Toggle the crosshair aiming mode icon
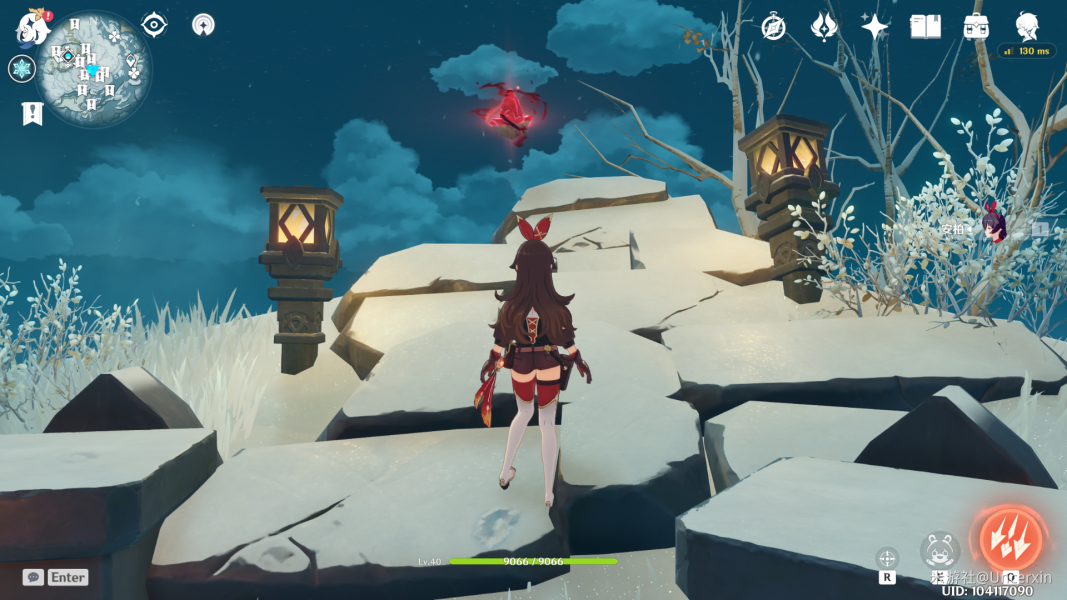Viewport: 1067px width, 600px height. point(887,558)
